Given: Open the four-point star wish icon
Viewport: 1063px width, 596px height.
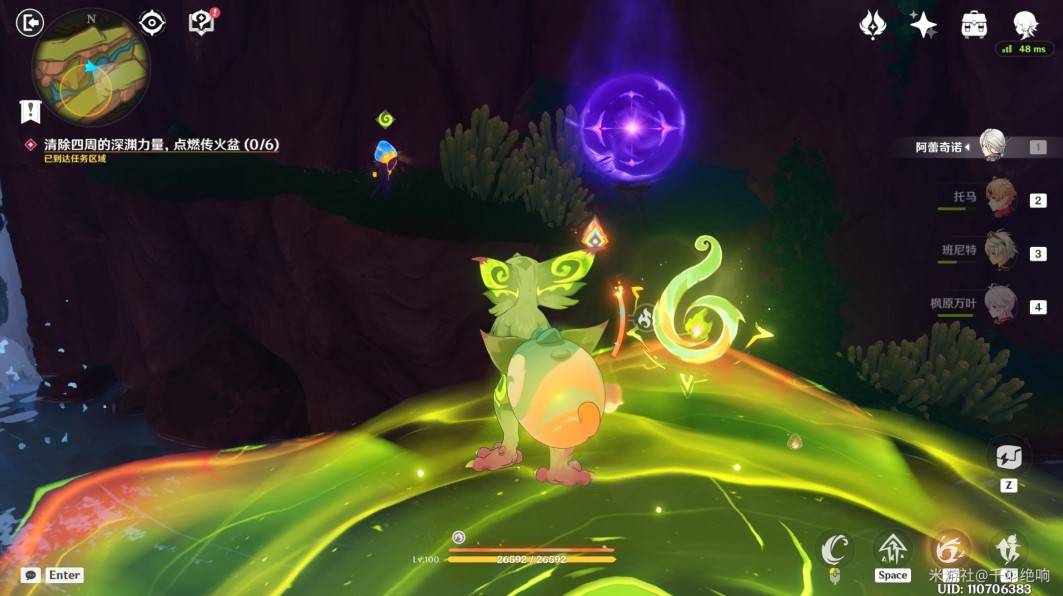Looking at the screenshot, I should tap(923, 24).
